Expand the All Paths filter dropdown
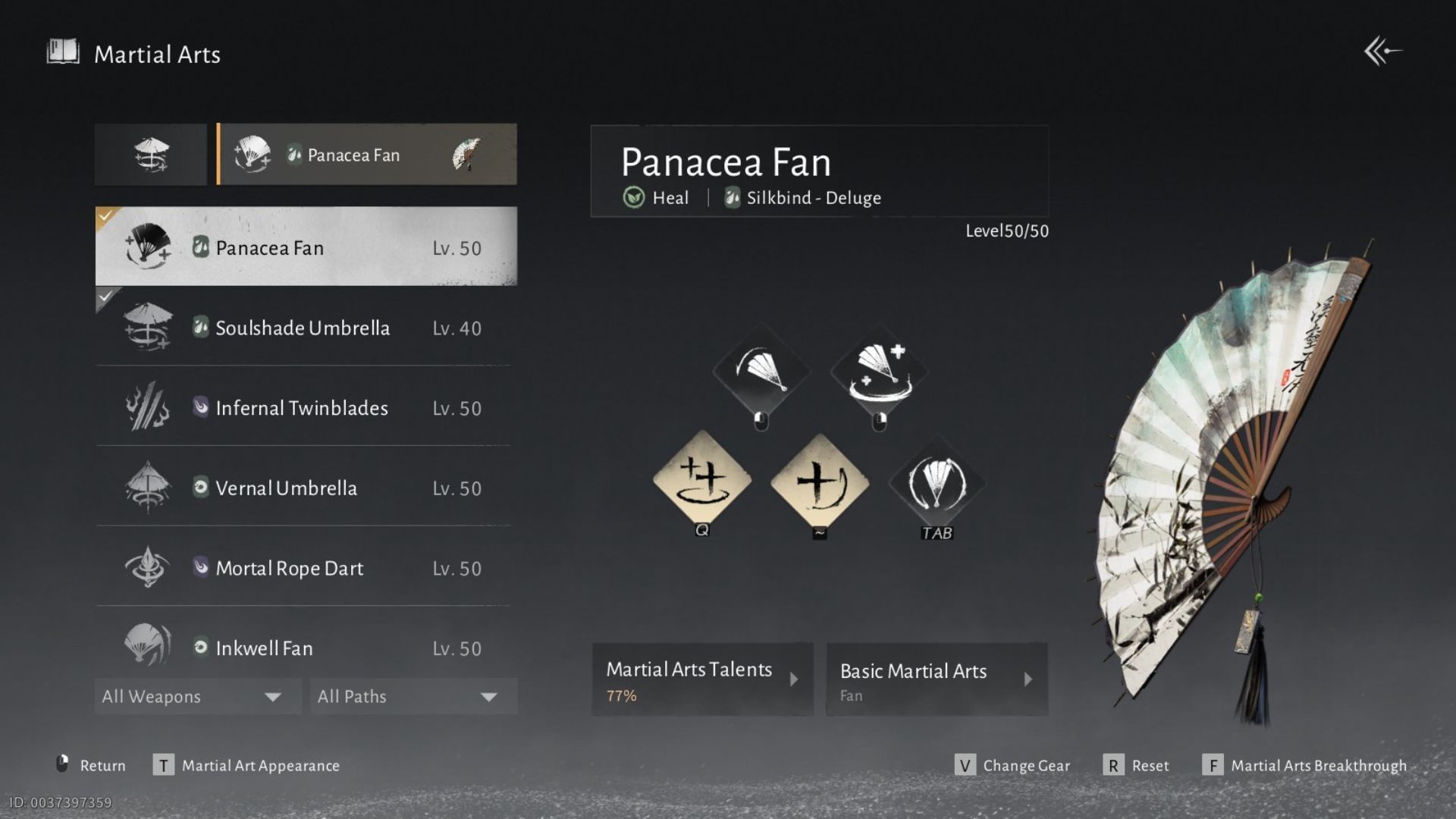 [412, 695]
